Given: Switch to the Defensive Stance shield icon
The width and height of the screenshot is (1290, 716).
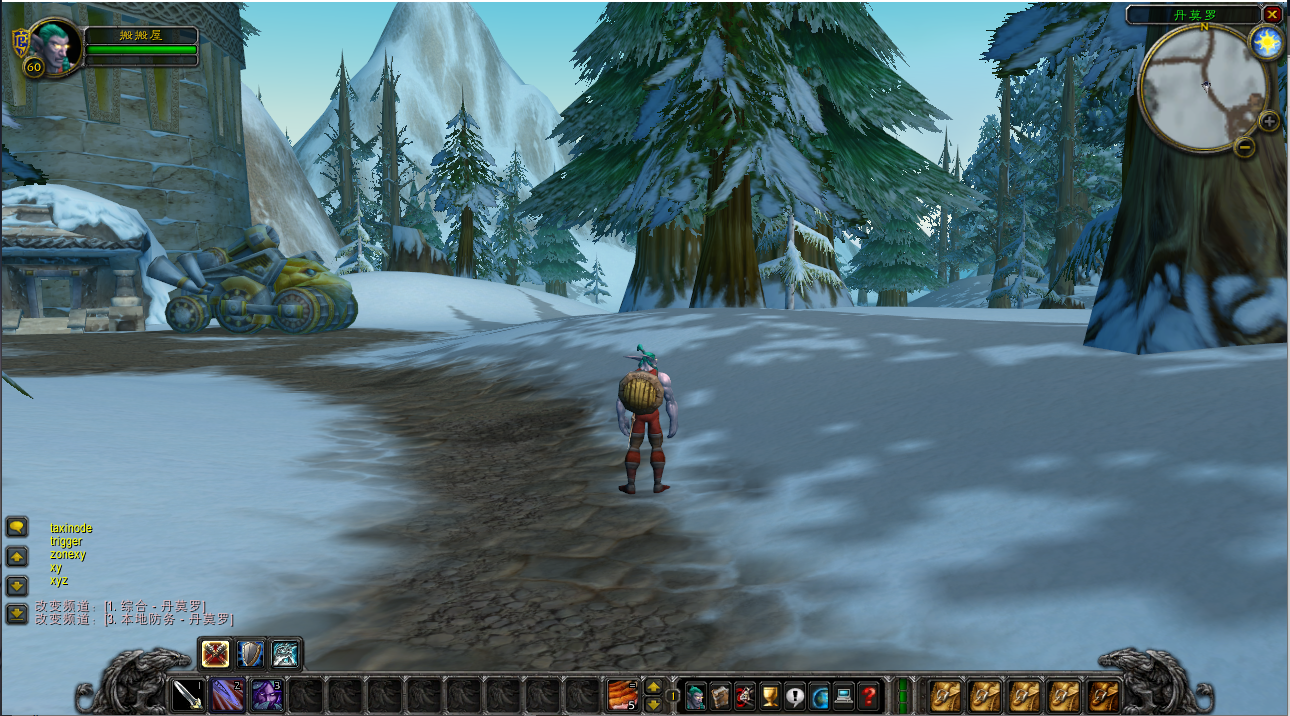Looking at the screenshot, I should (x=251, y=654).
